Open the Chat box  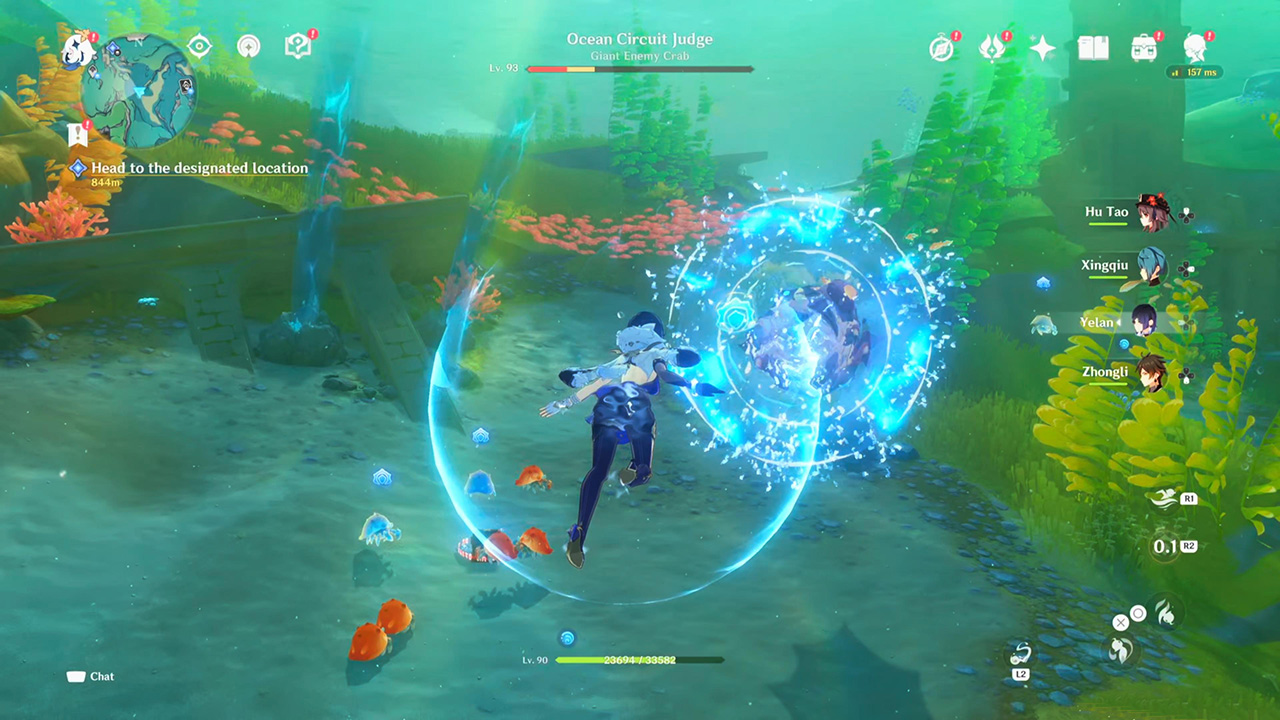pos(90,676)
